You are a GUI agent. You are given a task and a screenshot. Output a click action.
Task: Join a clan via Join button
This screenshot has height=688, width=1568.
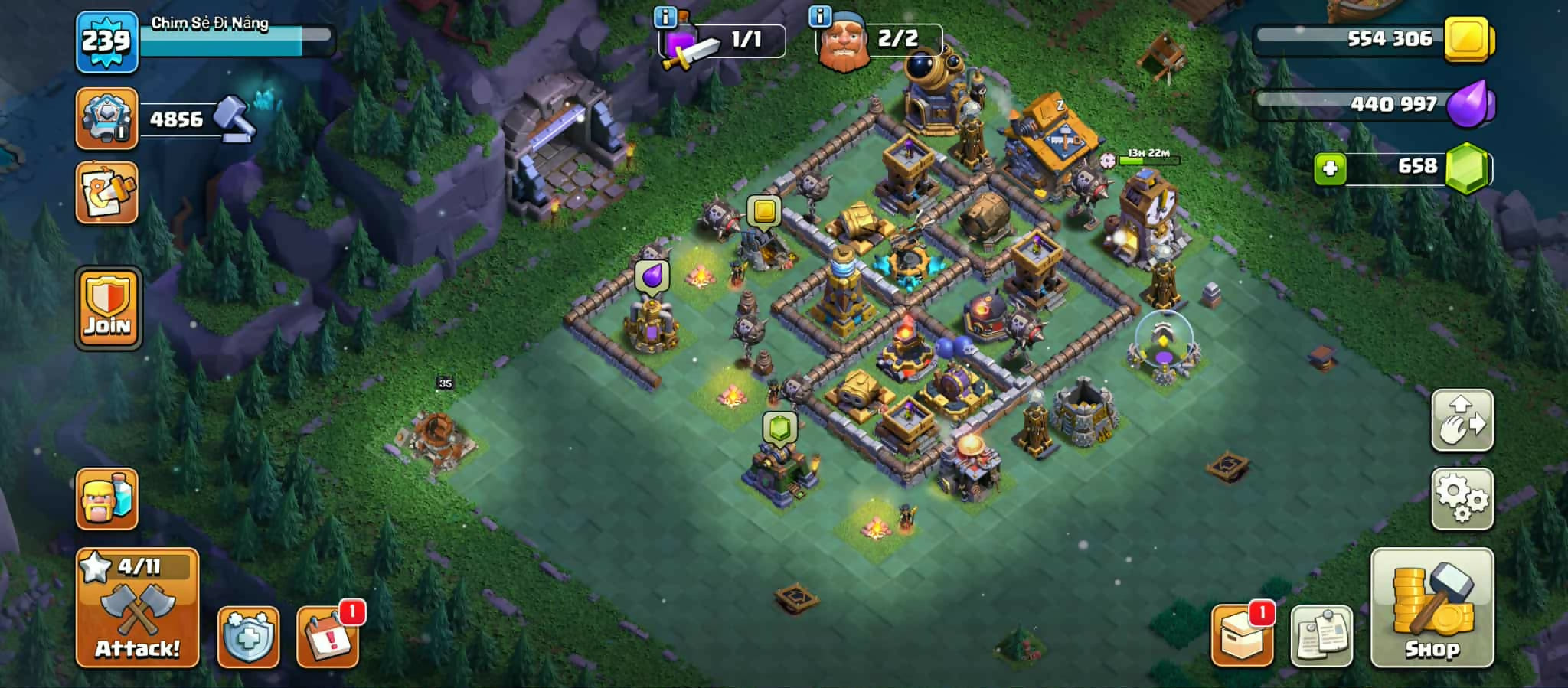pyautogui.click(x=108, y=308)
